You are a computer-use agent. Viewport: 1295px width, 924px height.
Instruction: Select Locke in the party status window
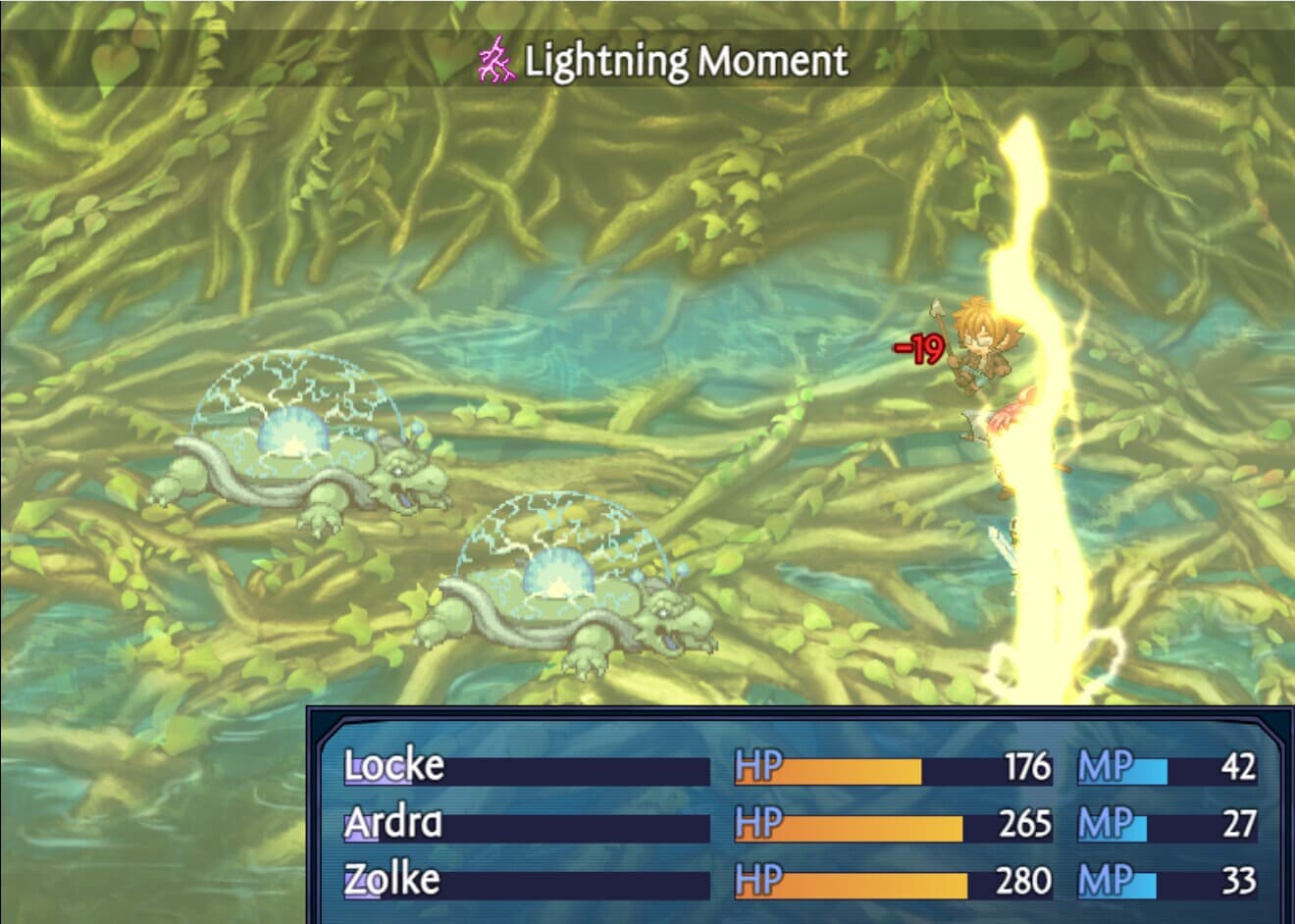tap(394, 766)
